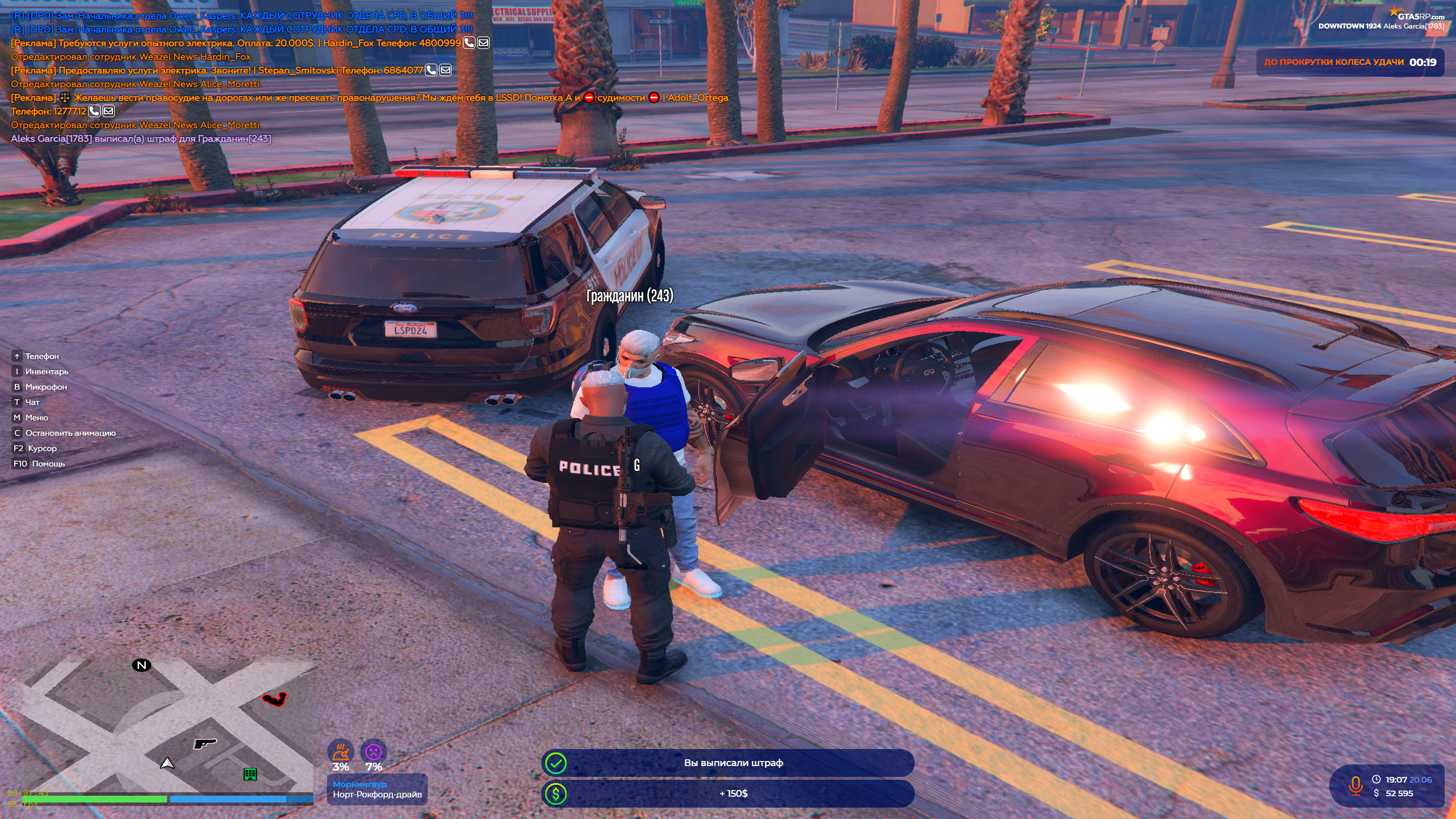
Task: Select the pistol marker on the minimap
Action: click(205, 743)
